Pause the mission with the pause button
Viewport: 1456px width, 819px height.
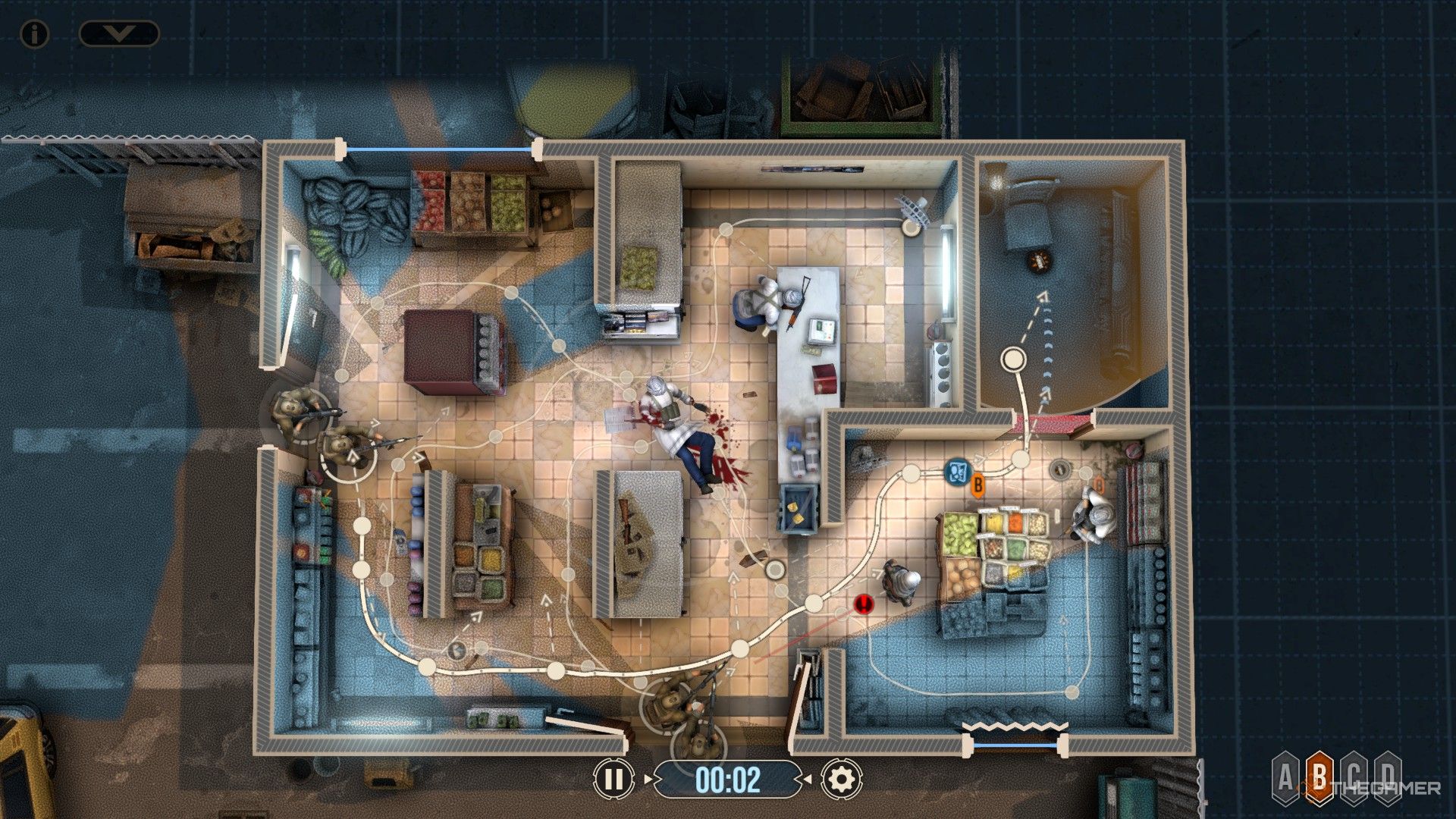pos(613,779)
